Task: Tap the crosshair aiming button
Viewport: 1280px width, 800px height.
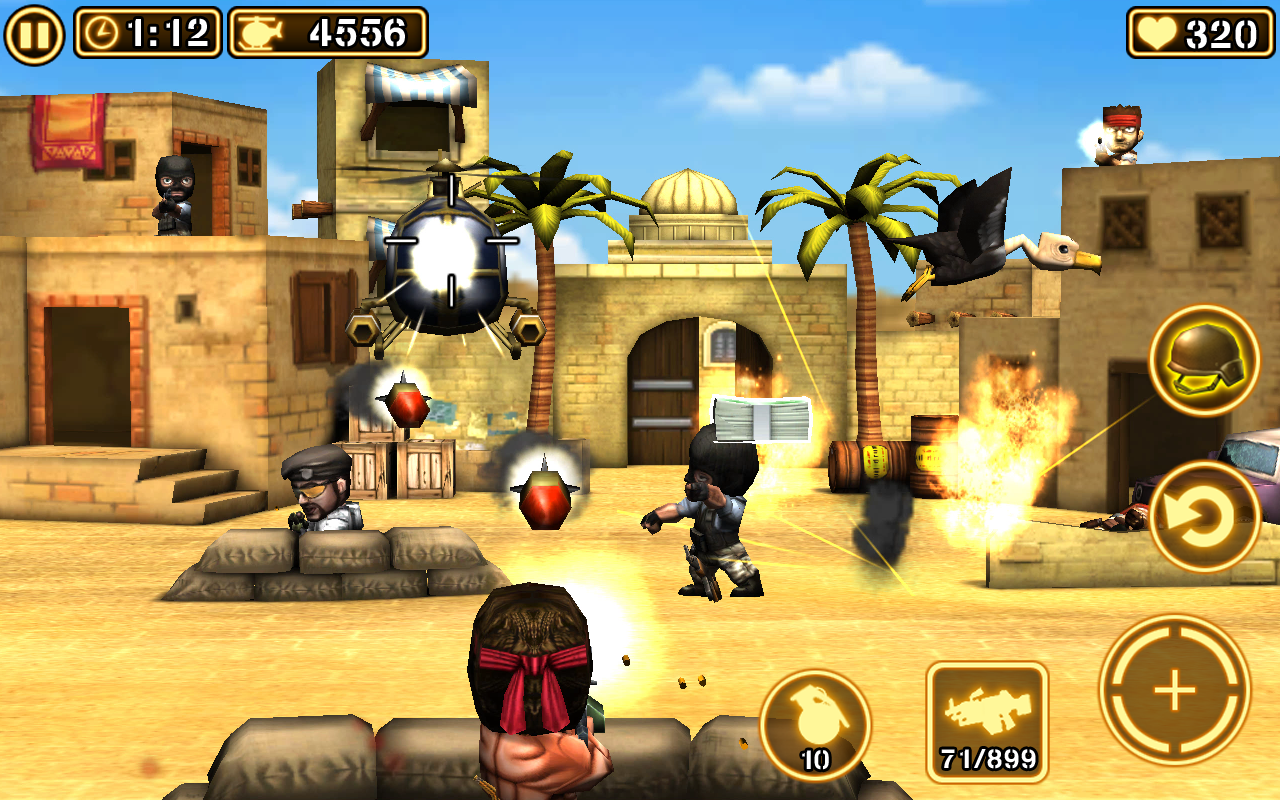Action: click(x=1178, y=688)
